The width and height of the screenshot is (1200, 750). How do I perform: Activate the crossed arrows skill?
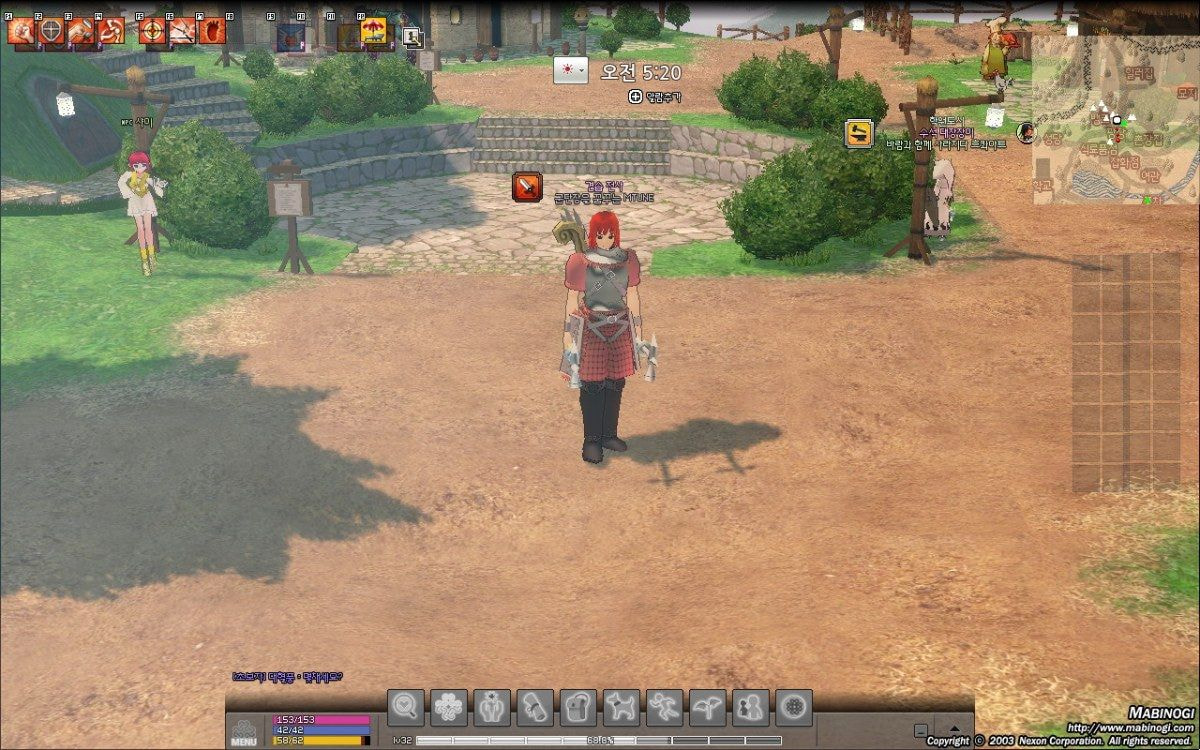182,31
